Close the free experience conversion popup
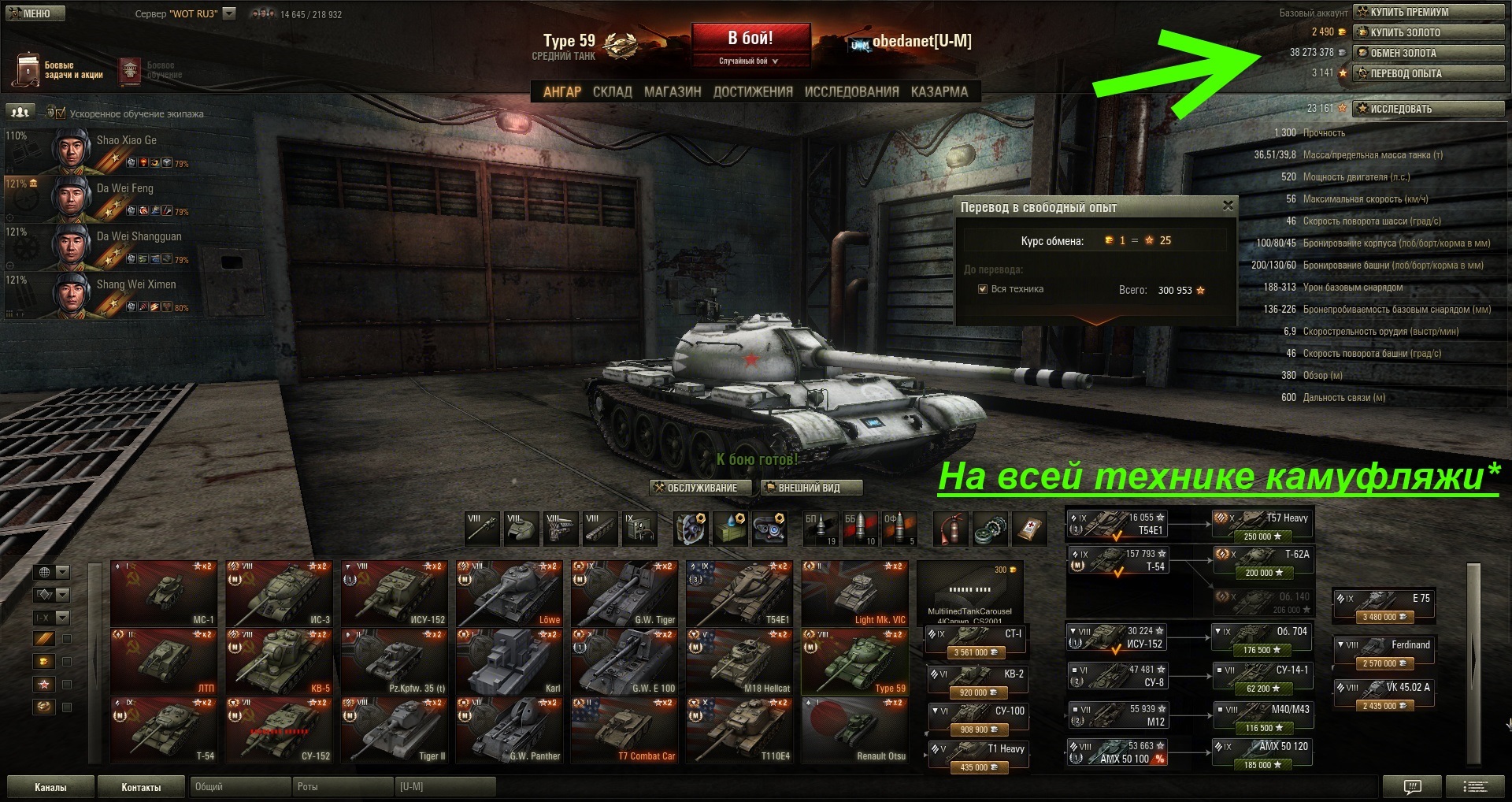1512x802 pixels. point(1228,206)
